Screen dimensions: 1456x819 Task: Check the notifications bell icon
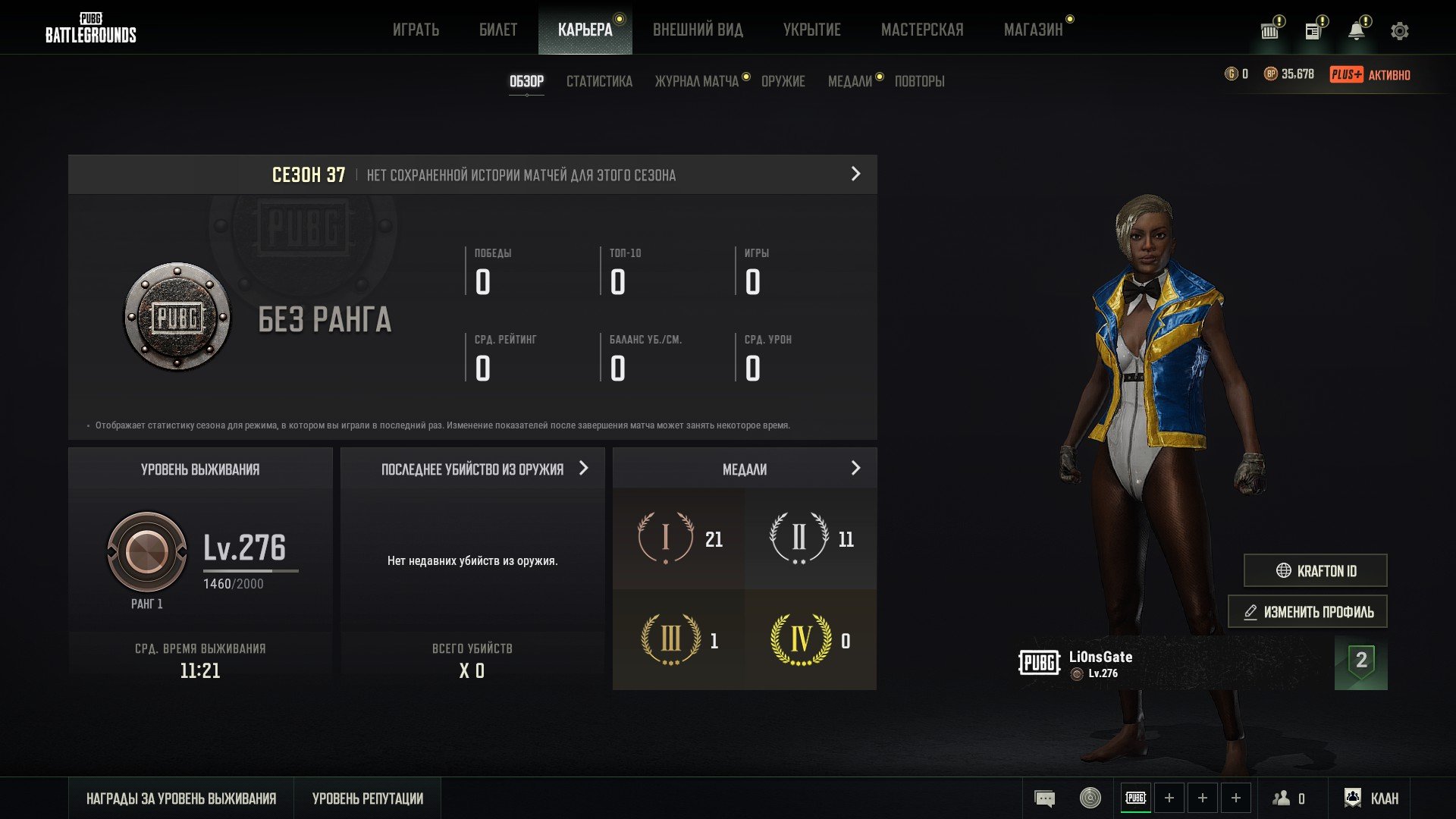tap(1356, 31)
